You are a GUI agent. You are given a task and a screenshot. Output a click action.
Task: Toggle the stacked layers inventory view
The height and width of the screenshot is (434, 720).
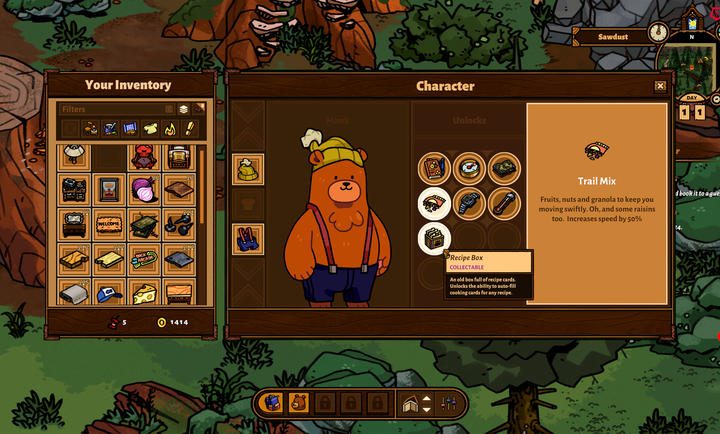[x=184, y=109]
